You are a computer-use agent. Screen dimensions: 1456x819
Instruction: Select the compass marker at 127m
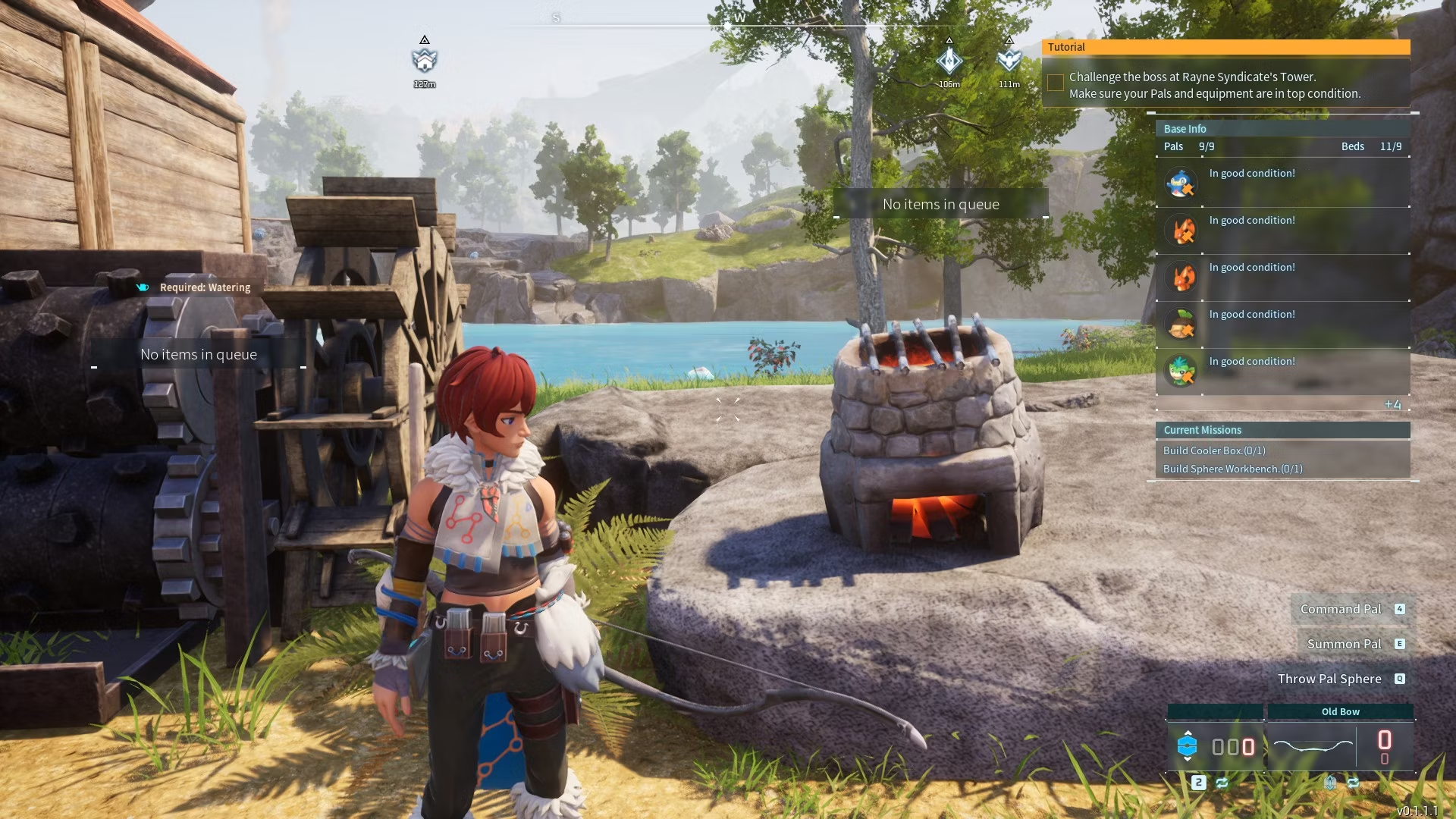[x=425, y=60]
